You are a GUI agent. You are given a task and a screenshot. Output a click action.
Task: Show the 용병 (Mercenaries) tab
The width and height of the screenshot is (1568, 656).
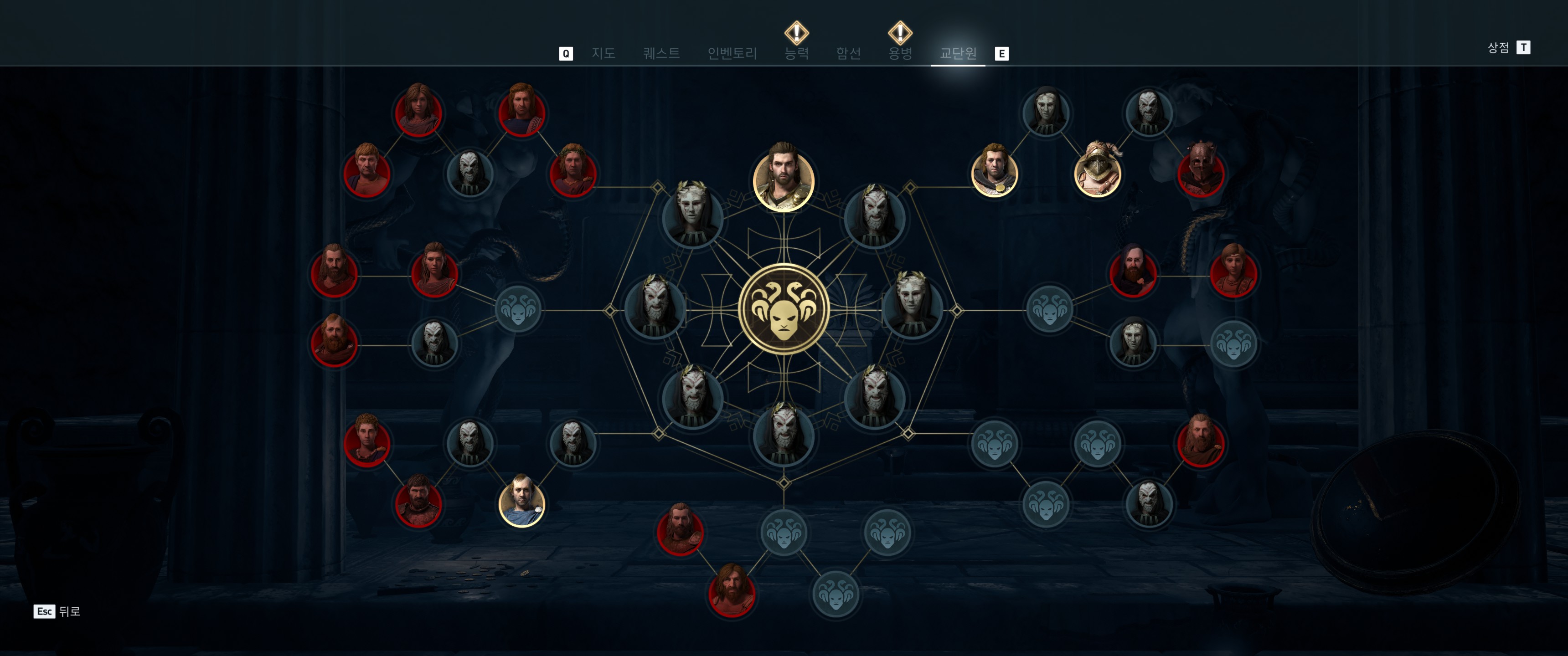(x=900, y=54)
